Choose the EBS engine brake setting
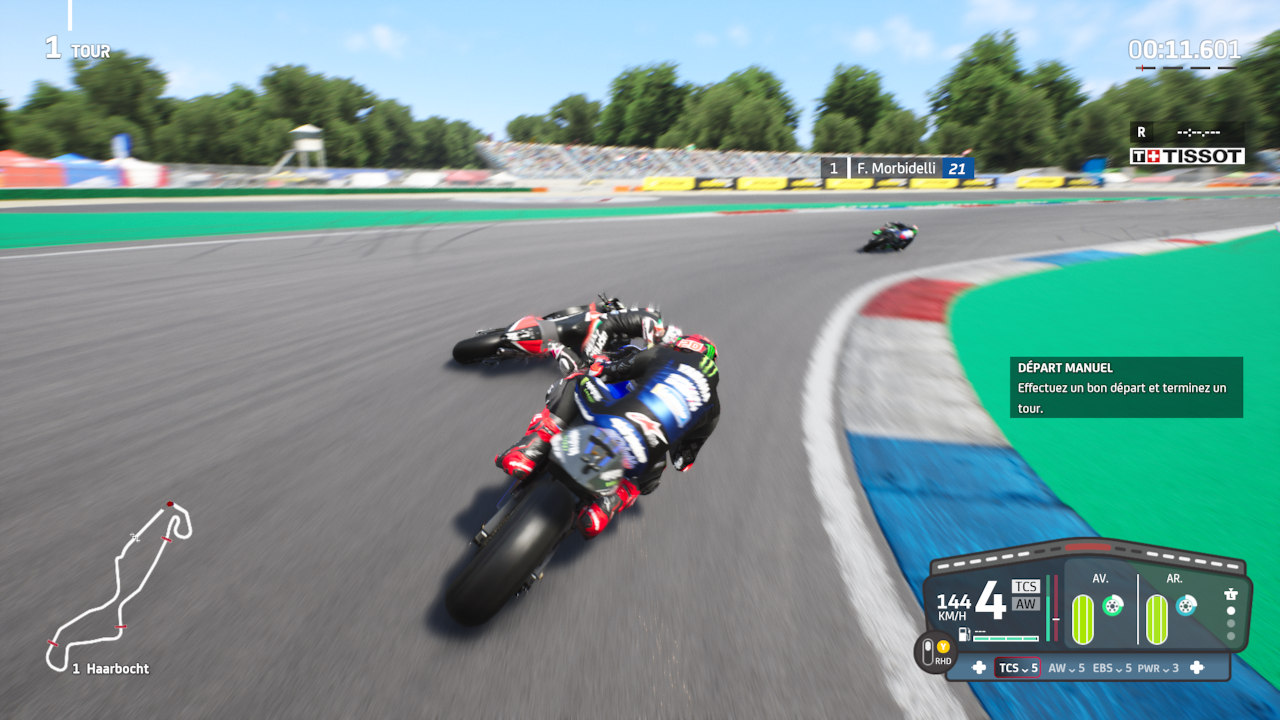Viewport: 1280px width, 720px height. coord(1112,668)
